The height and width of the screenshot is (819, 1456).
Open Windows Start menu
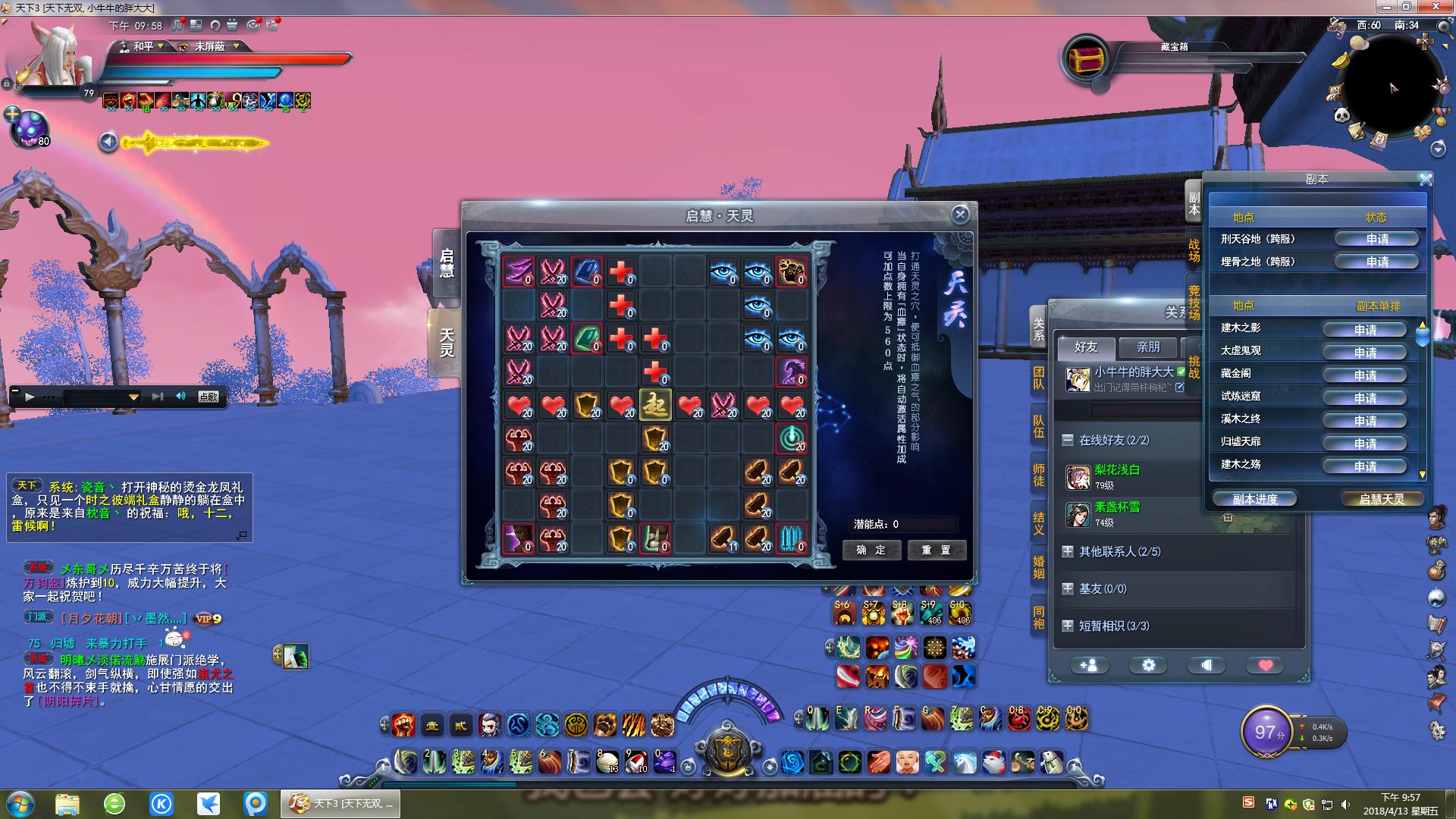pos(20,803)
